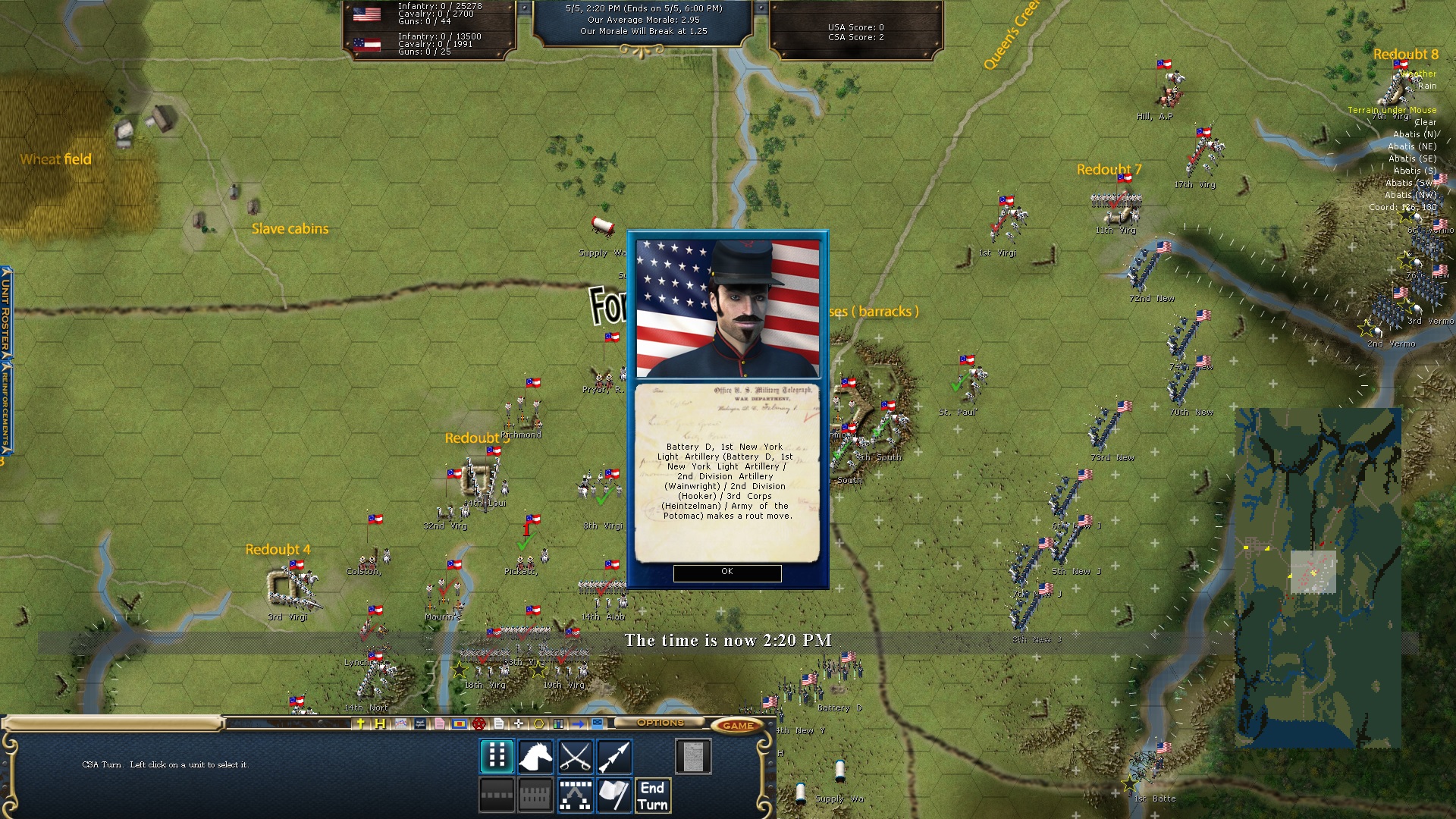End the current CSA turn
This screenshot has height=819, width=1456.
652,796
